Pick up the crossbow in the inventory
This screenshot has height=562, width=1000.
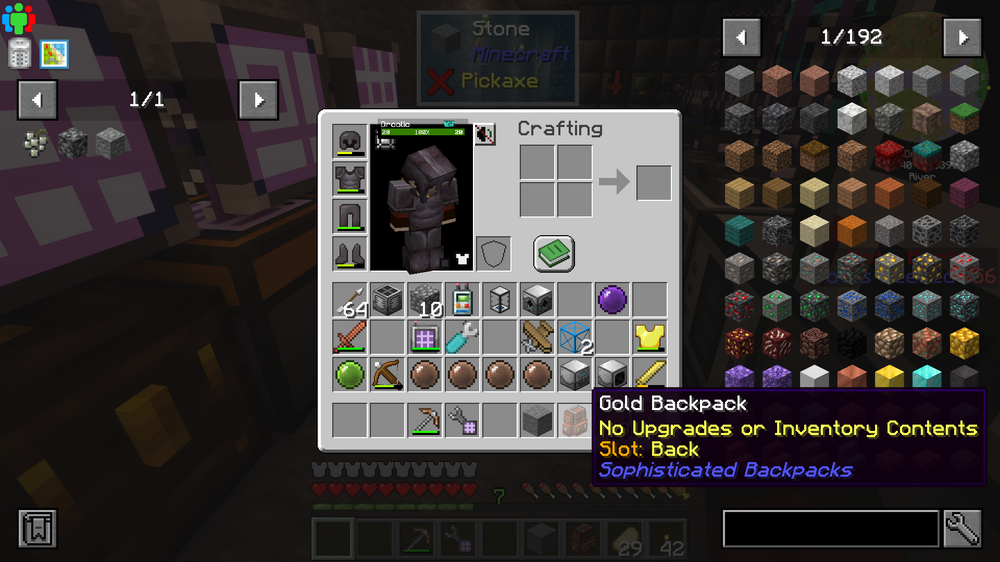pos(387,375)
